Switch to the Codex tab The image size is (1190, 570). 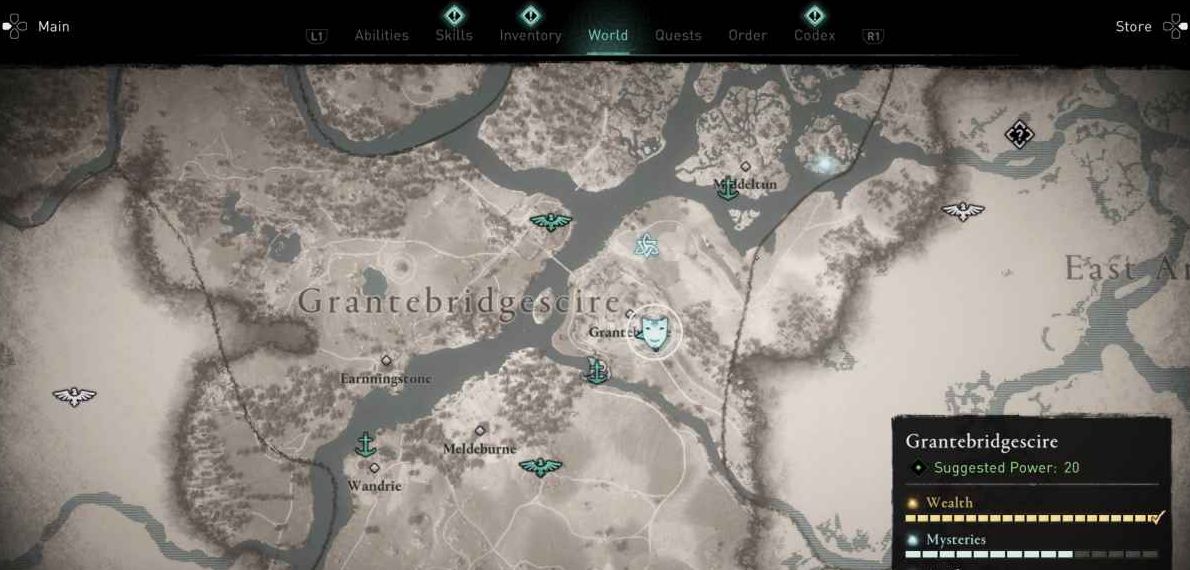(814, 35)
